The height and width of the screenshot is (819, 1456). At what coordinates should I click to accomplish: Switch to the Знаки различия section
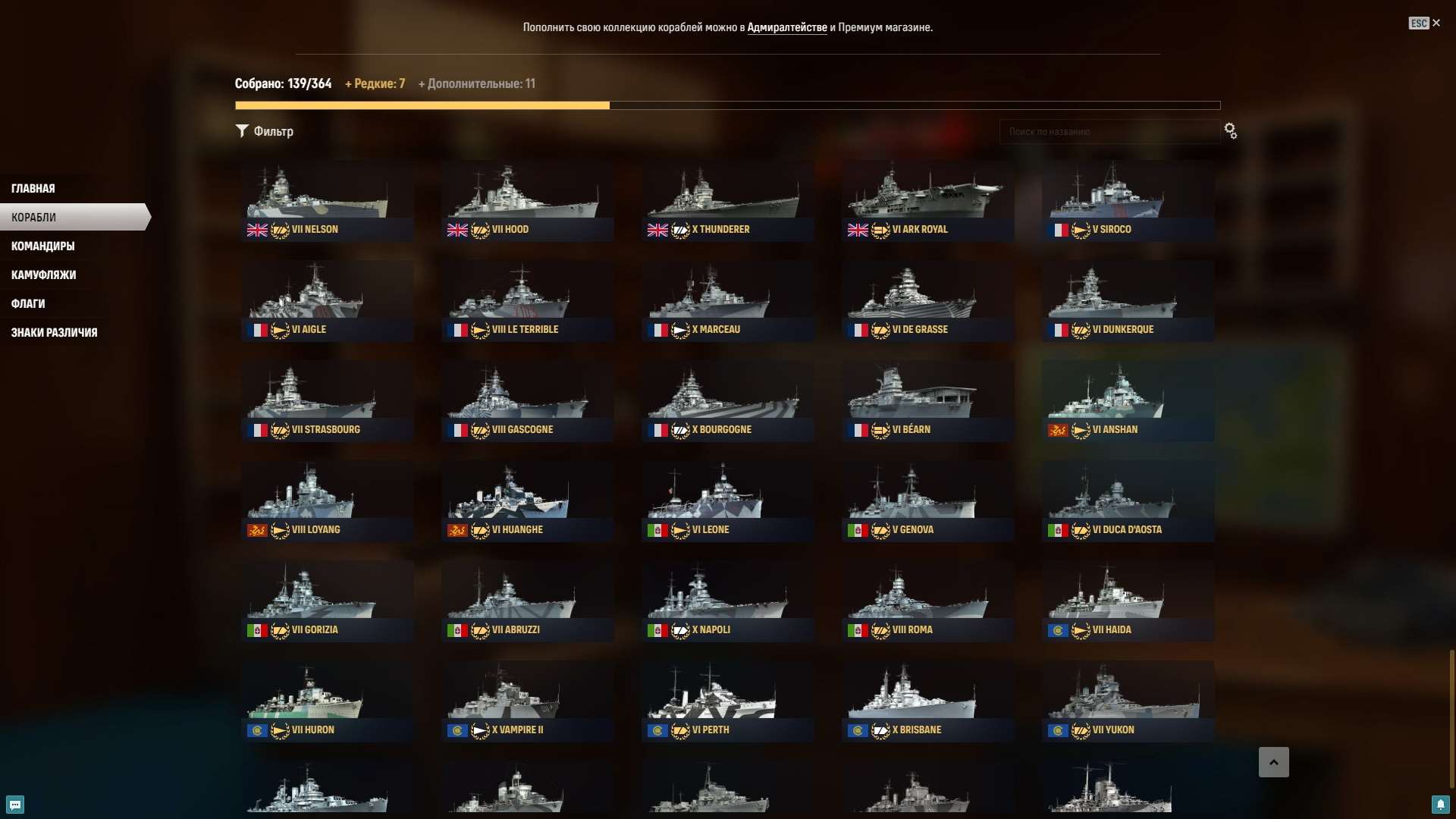coord(54,332)
